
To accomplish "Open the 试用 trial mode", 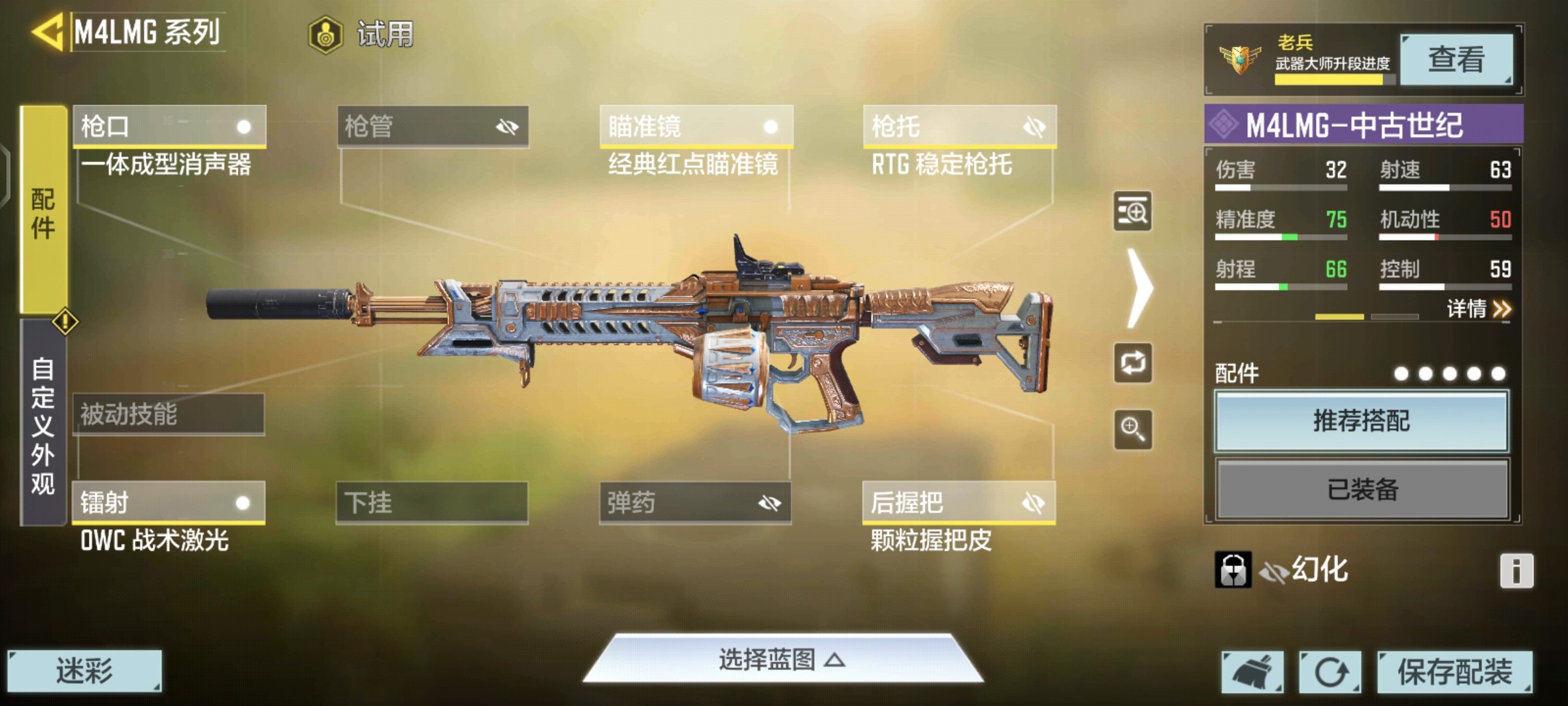I will coord(362,34).
